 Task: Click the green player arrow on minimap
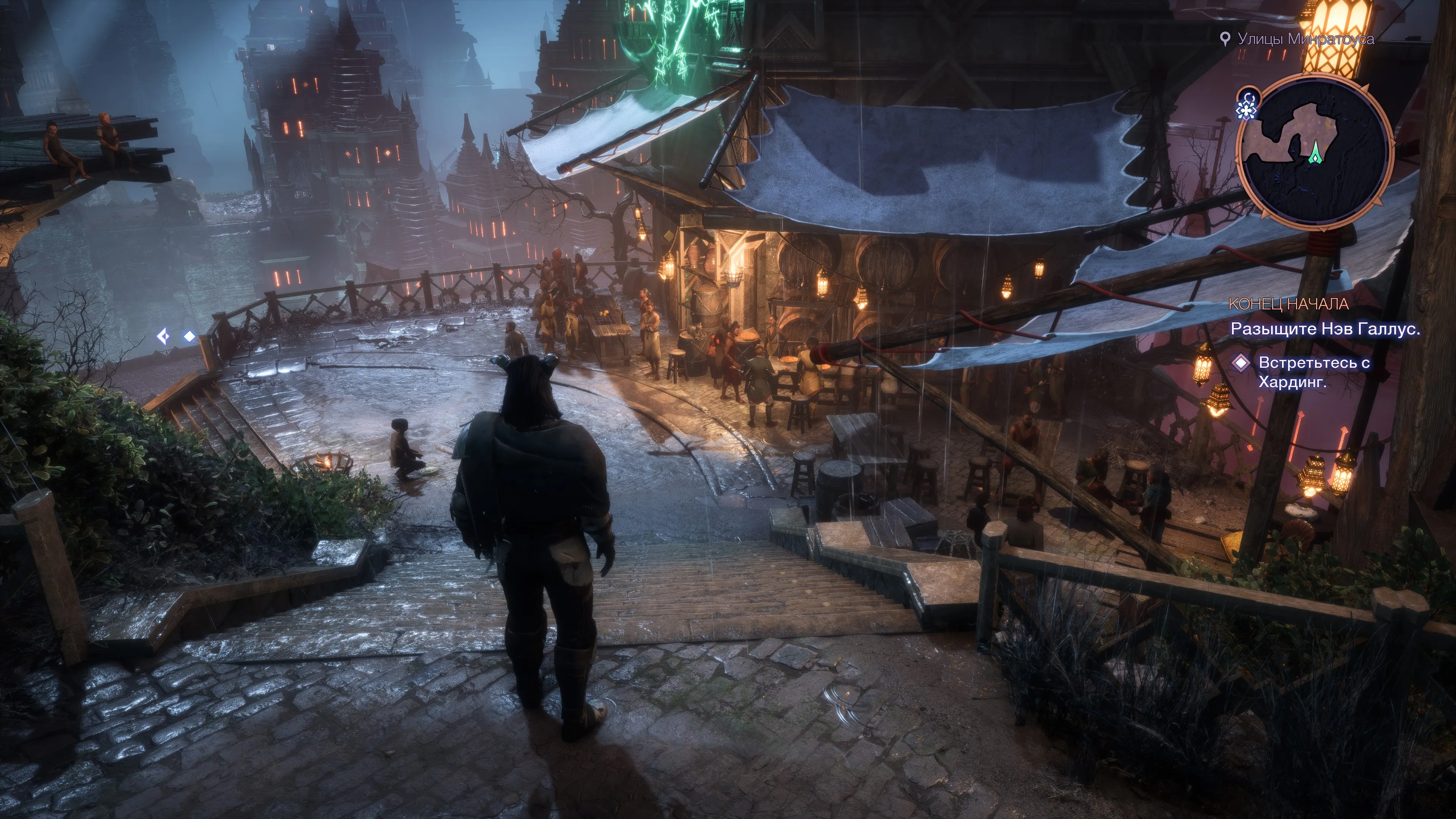pyautogui.click(x=1316, y=152)
